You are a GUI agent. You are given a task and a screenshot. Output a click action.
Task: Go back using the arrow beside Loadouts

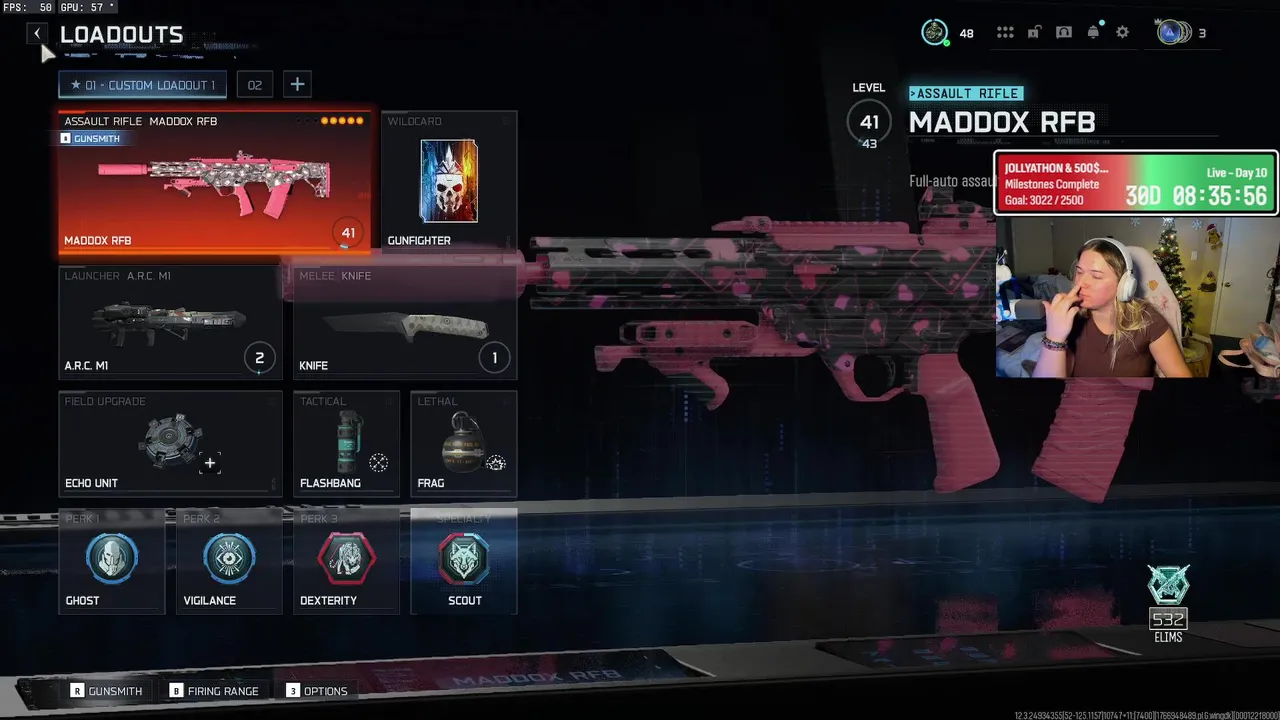[37, 34]
